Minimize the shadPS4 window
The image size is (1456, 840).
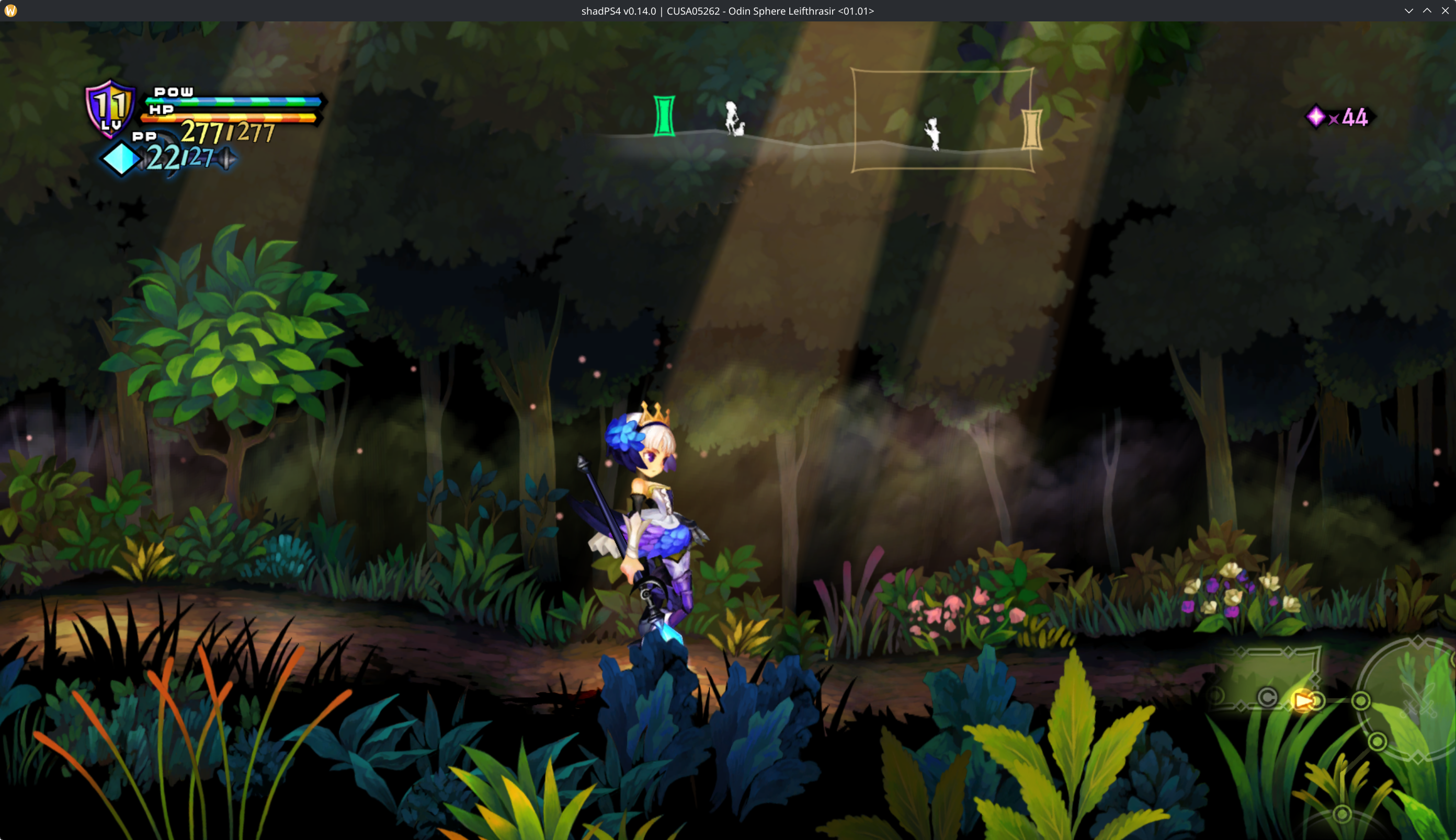pyautogui.click(x=1409, y=11)
